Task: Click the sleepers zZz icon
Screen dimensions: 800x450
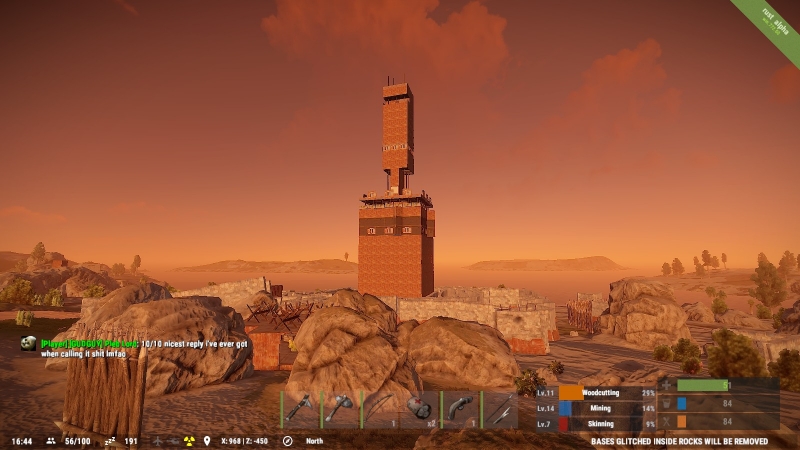Action: pyautogui.click(x=110, y=441)
